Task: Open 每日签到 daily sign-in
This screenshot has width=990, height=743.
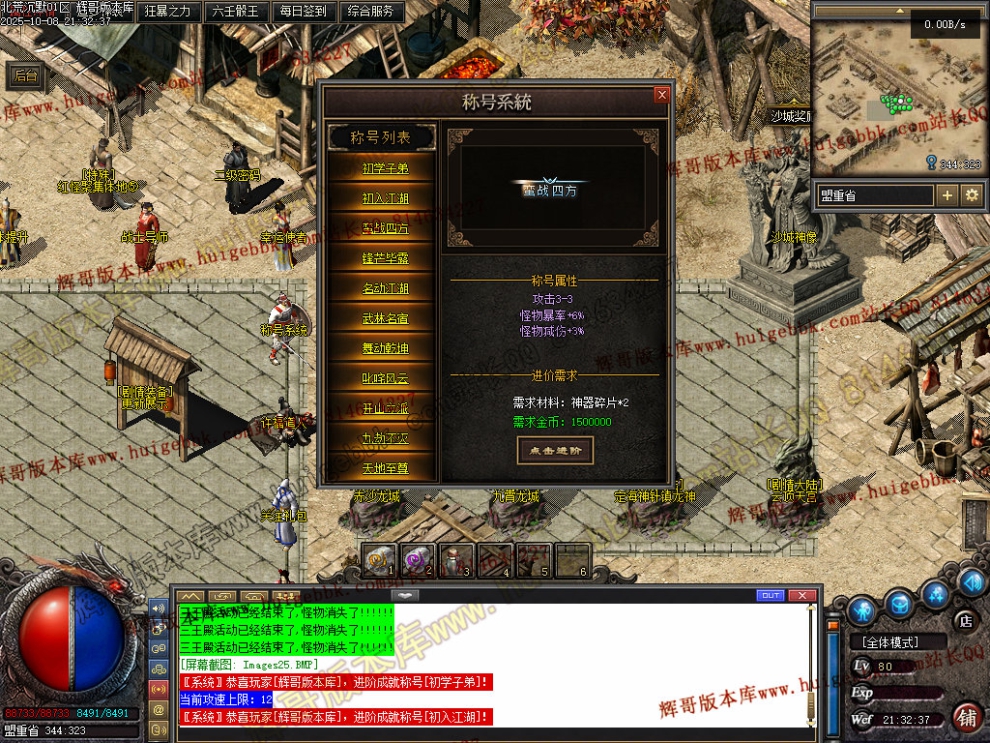Action: pos(303,12)
